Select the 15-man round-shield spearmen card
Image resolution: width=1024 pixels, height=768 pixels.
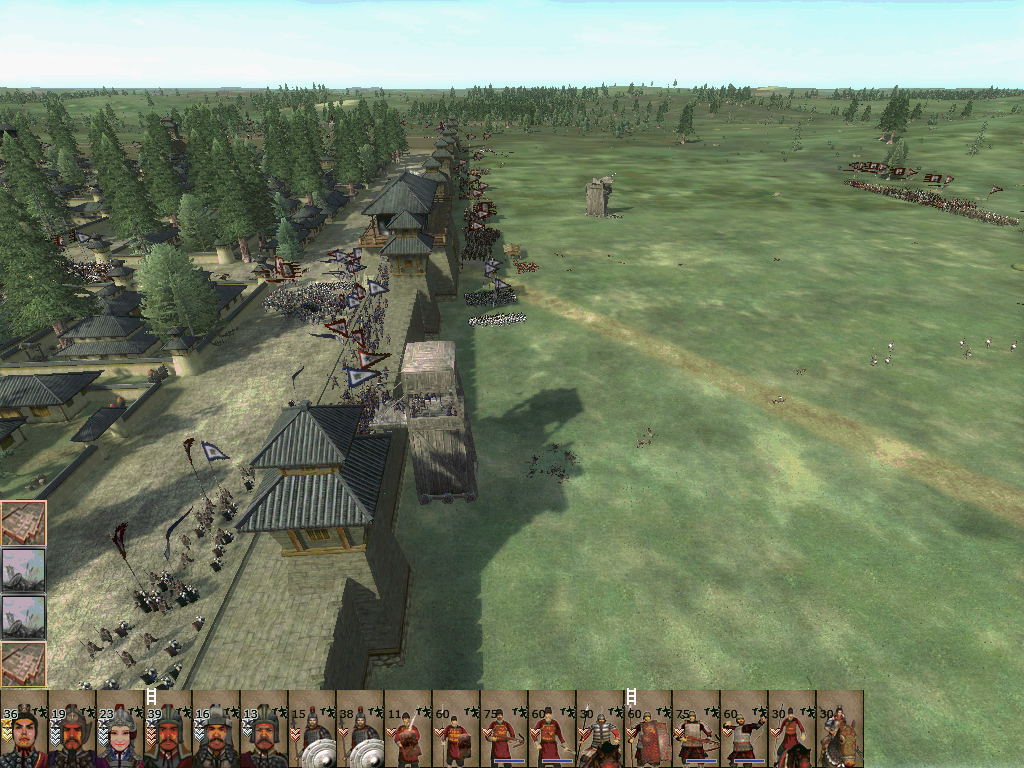coord(312,729)
